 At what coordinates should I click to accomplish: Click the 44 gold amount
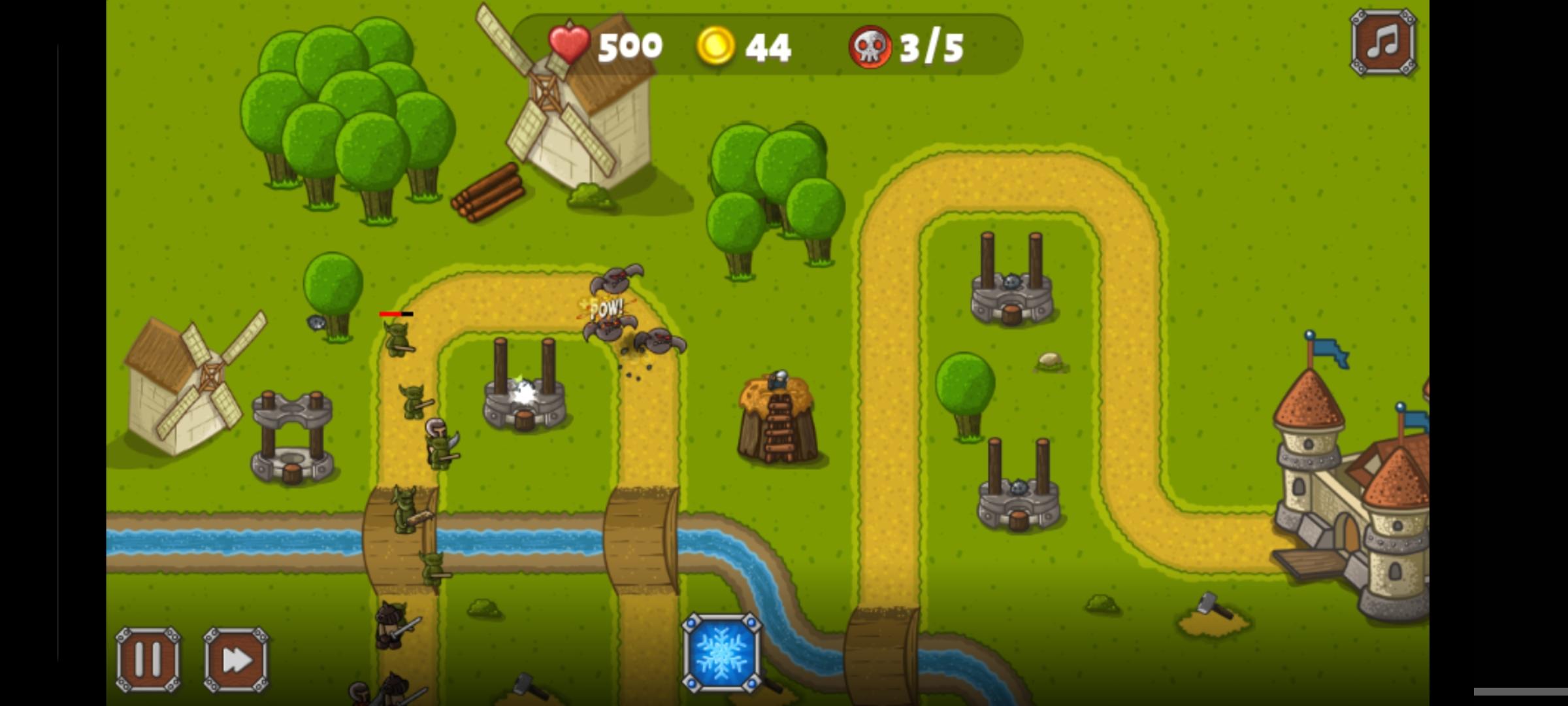point(771,46)
